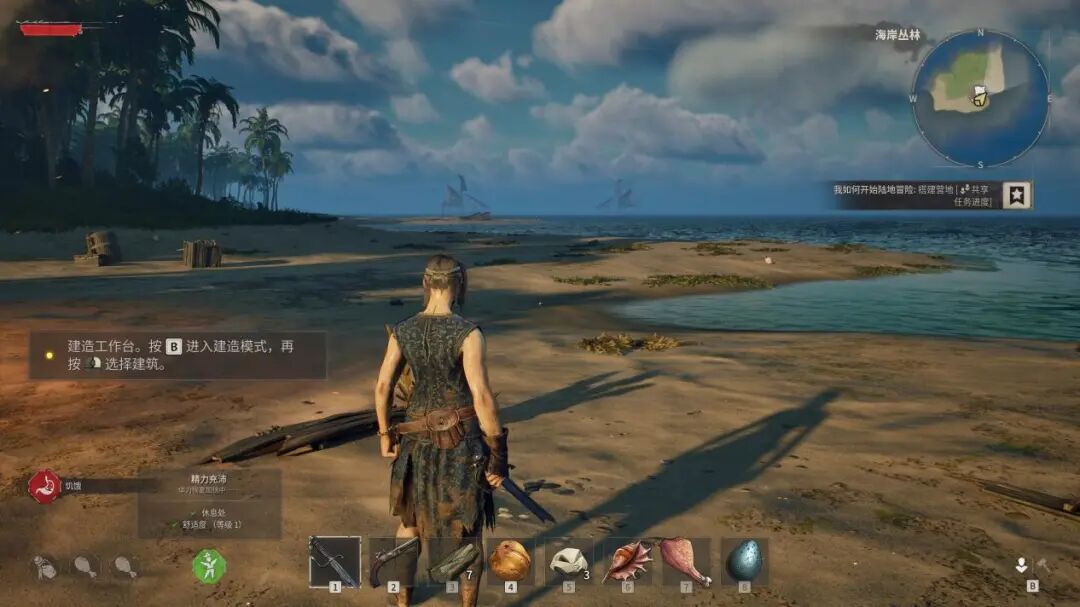Viewport: 1080px width, 607px height.
Task: Choose the raw meat leg in the hotbar
Action: [x=686, y=561]
